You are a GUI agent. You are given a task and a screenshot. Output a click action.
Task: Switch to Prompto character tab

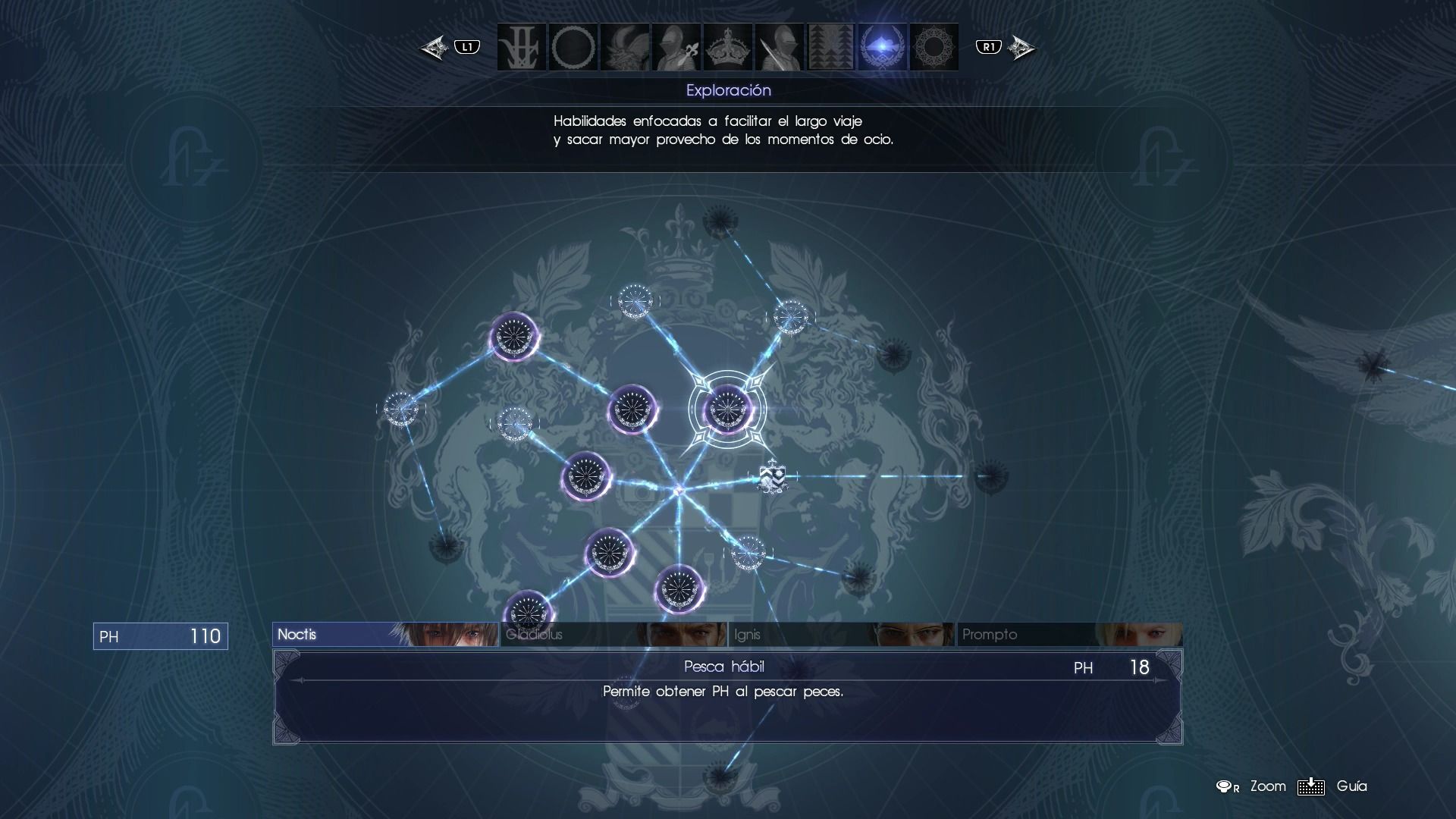coord(1069,635)
